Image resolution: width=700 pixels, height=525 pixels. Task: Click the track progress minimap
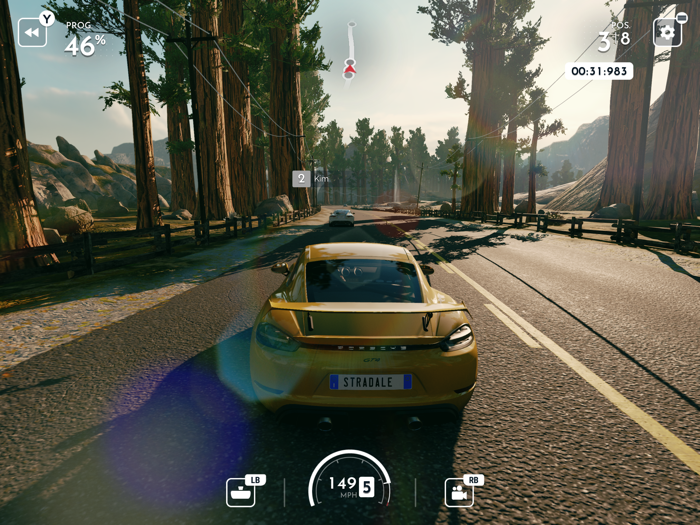(x=350, y=52)
